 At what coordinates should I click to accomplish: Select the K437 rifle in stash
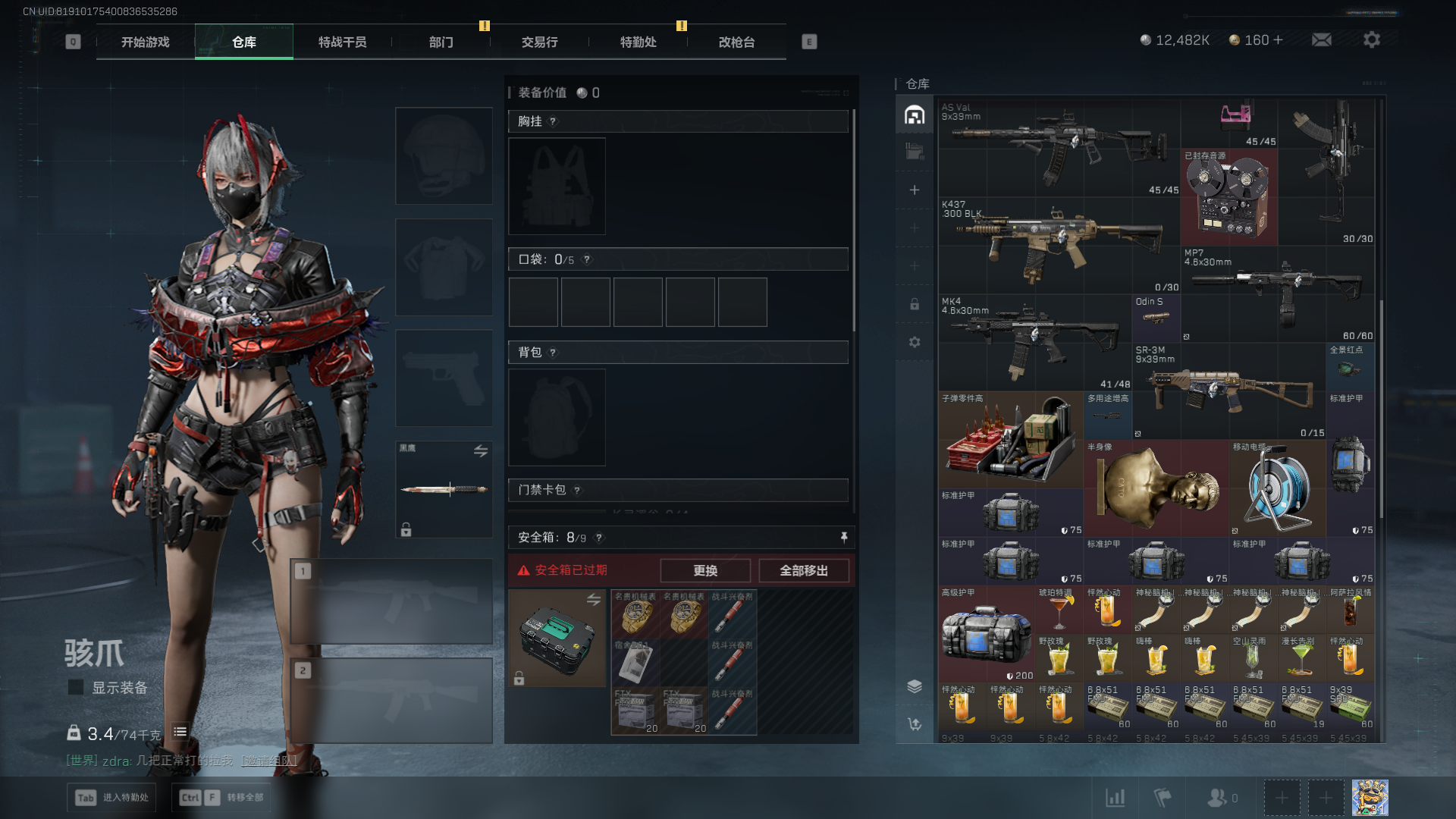pyautogui.click(x=1059, y=244)
